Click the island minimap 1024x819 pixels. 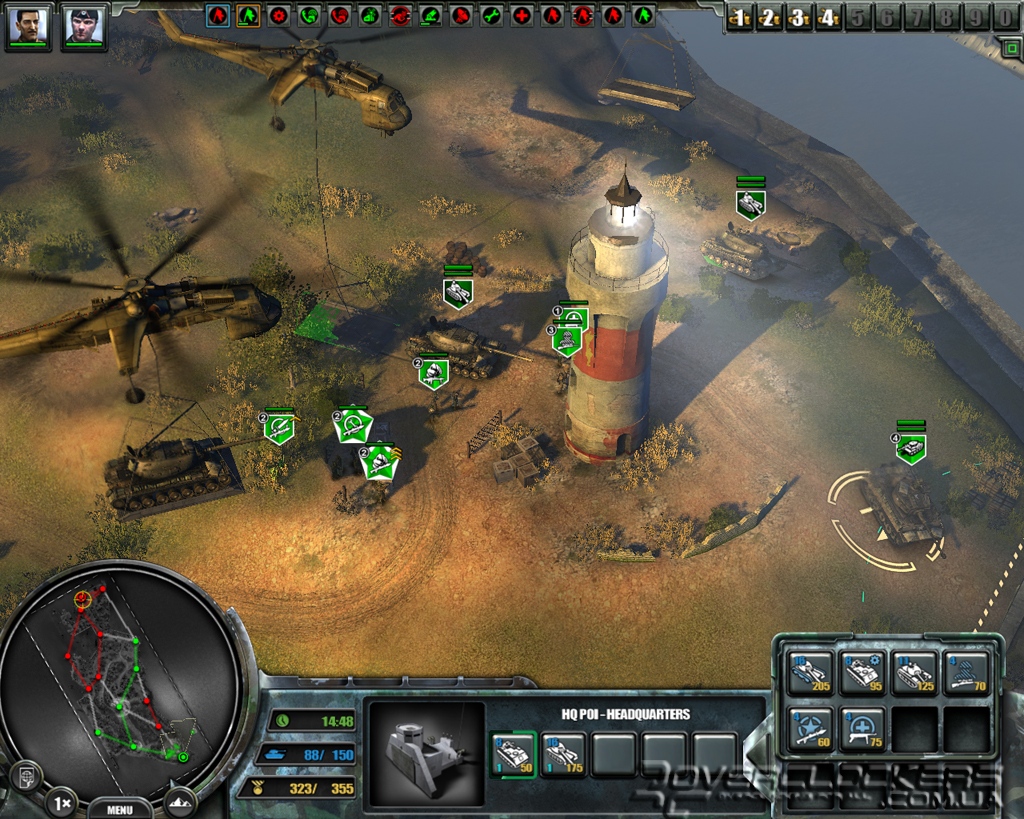tap(120, 680)
